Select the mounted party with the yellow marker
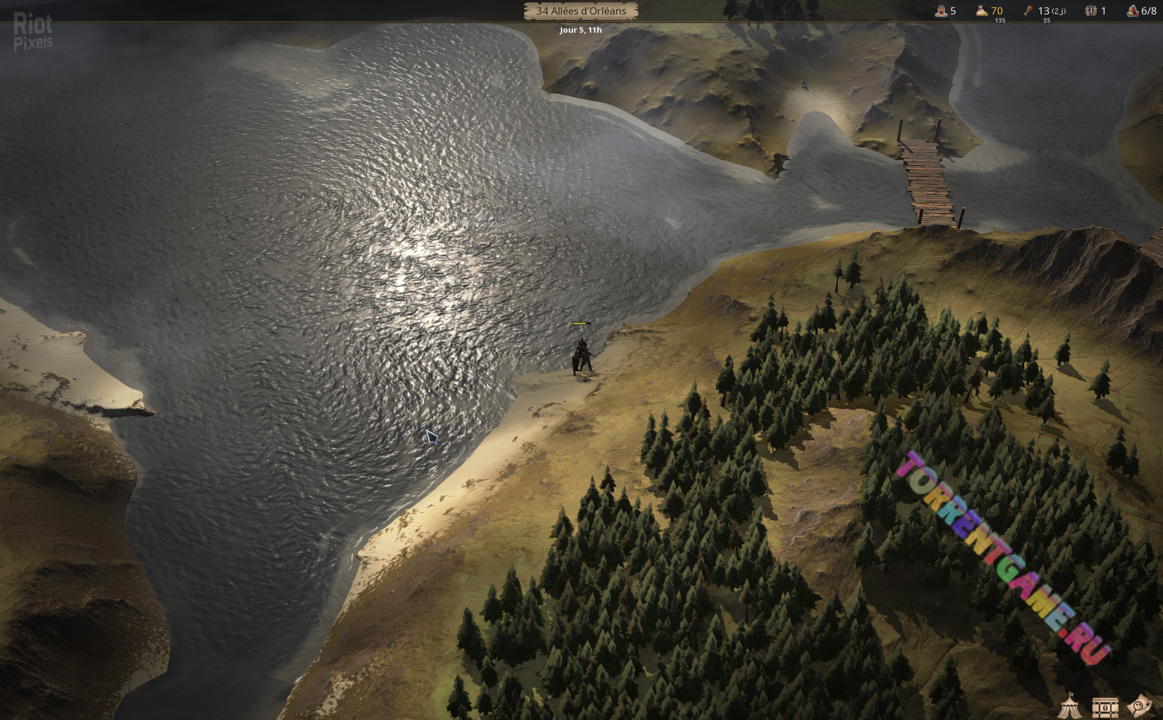Image resolution: width=1163 pixels, height=720 pixels. click(582, 355)
